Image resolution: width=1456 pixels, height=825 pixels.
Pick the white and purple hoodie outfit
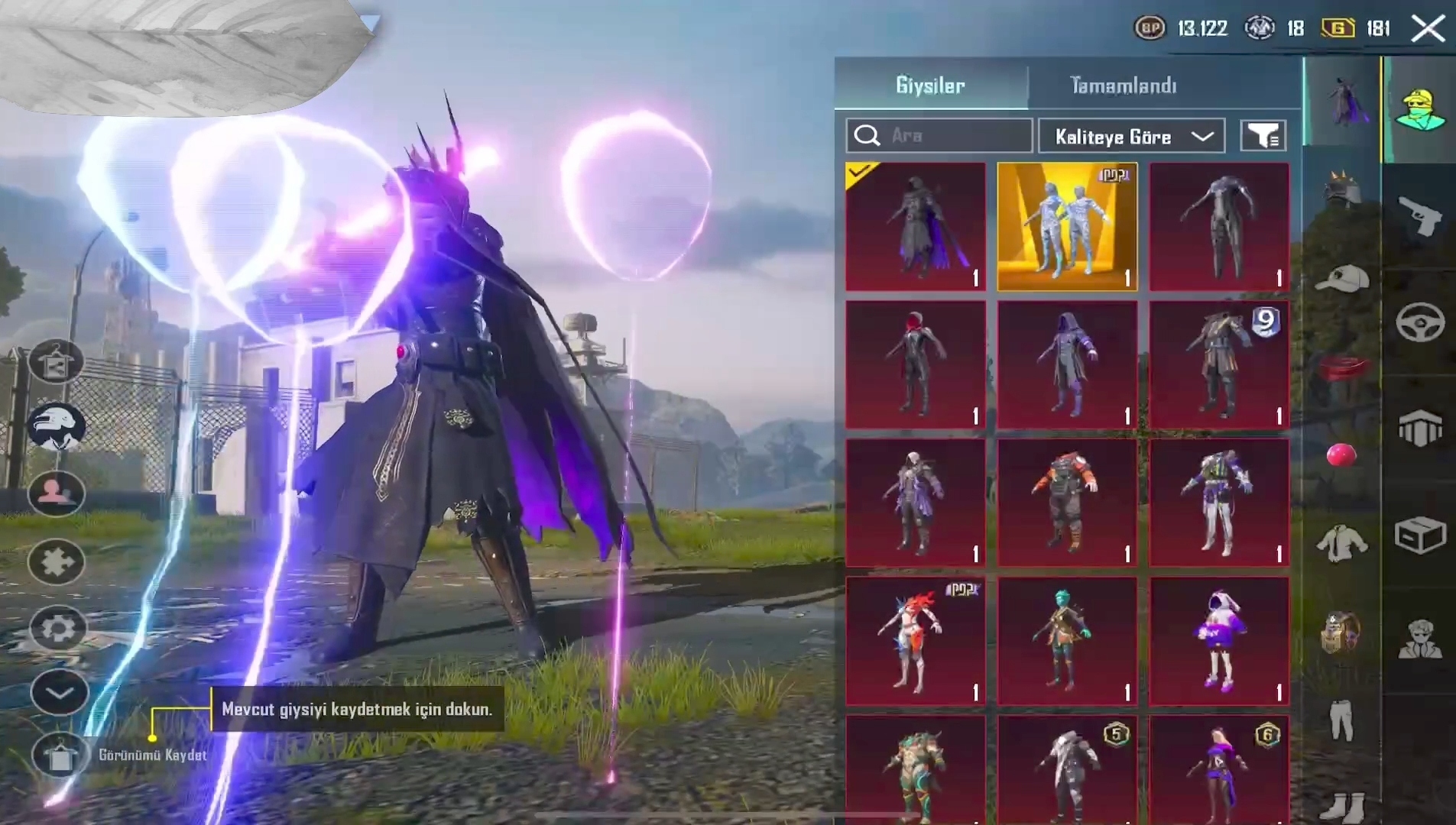[1219, 641]
